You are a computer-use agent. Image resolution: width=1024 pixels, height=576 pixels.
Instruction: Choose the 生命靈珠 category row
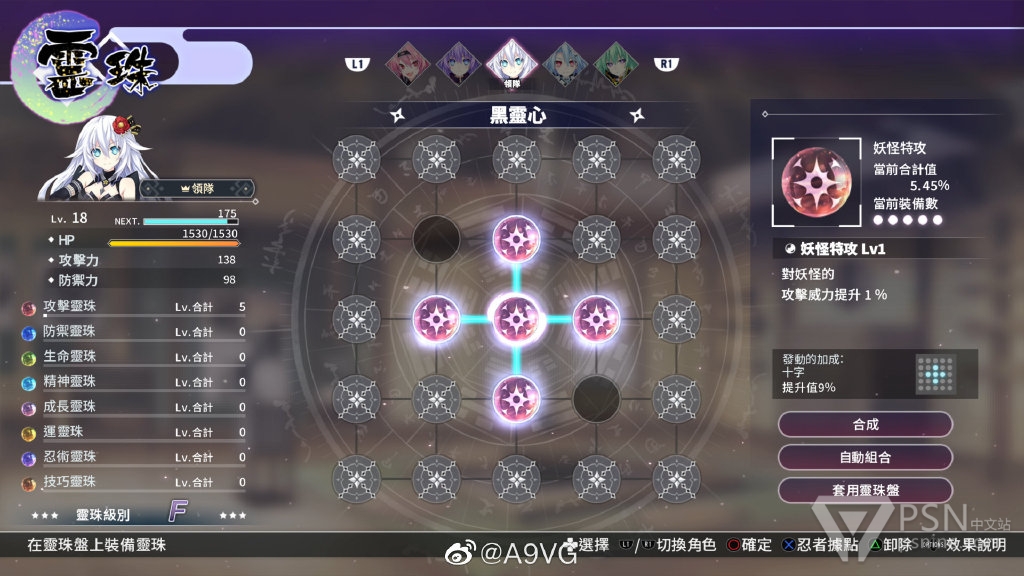coord(133,357)
